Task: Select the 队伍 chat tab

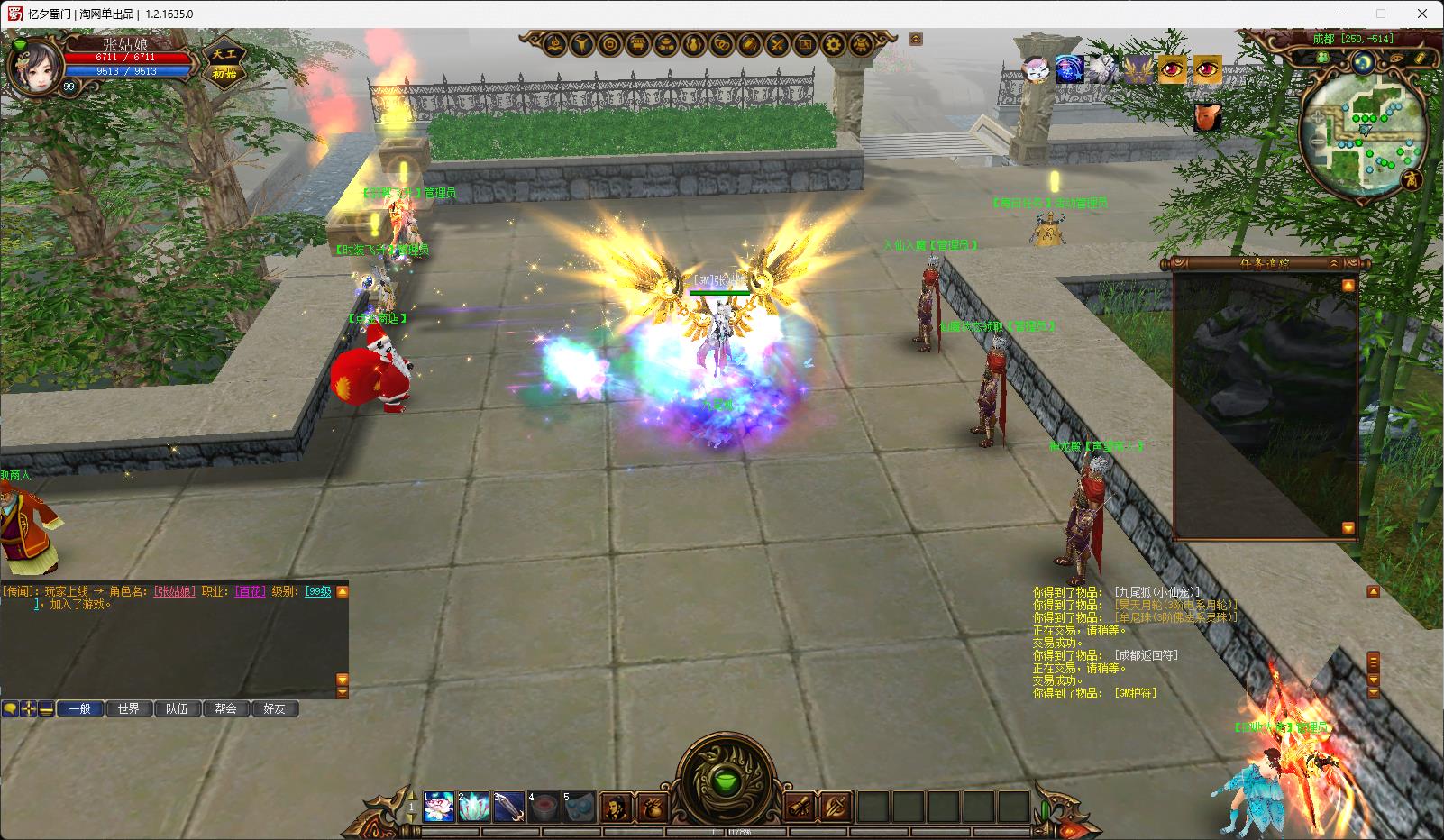Action: point(178,709)
